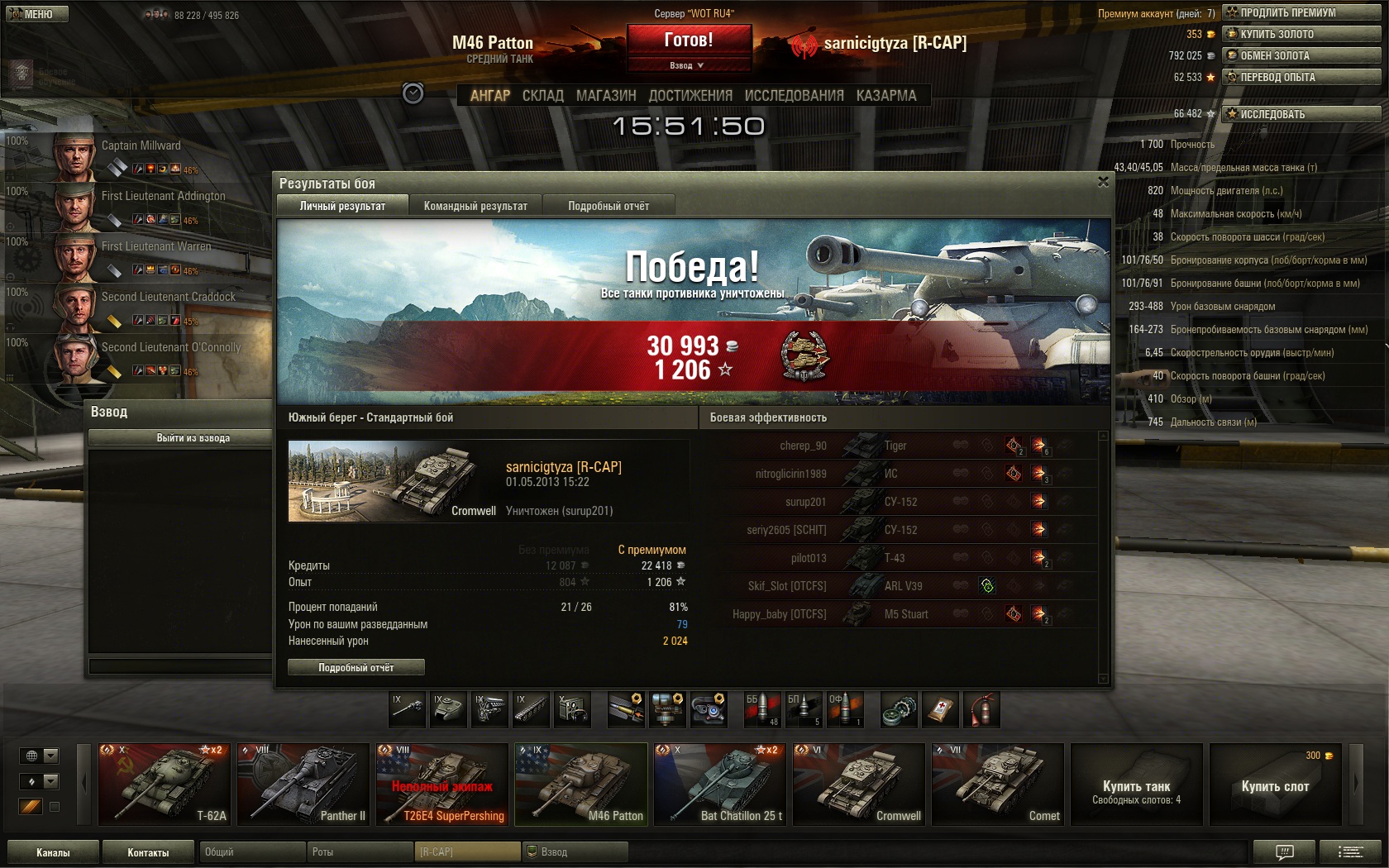Switch to the Достижения section
The image size is (1389, 868).
click(x=690, y=96)
